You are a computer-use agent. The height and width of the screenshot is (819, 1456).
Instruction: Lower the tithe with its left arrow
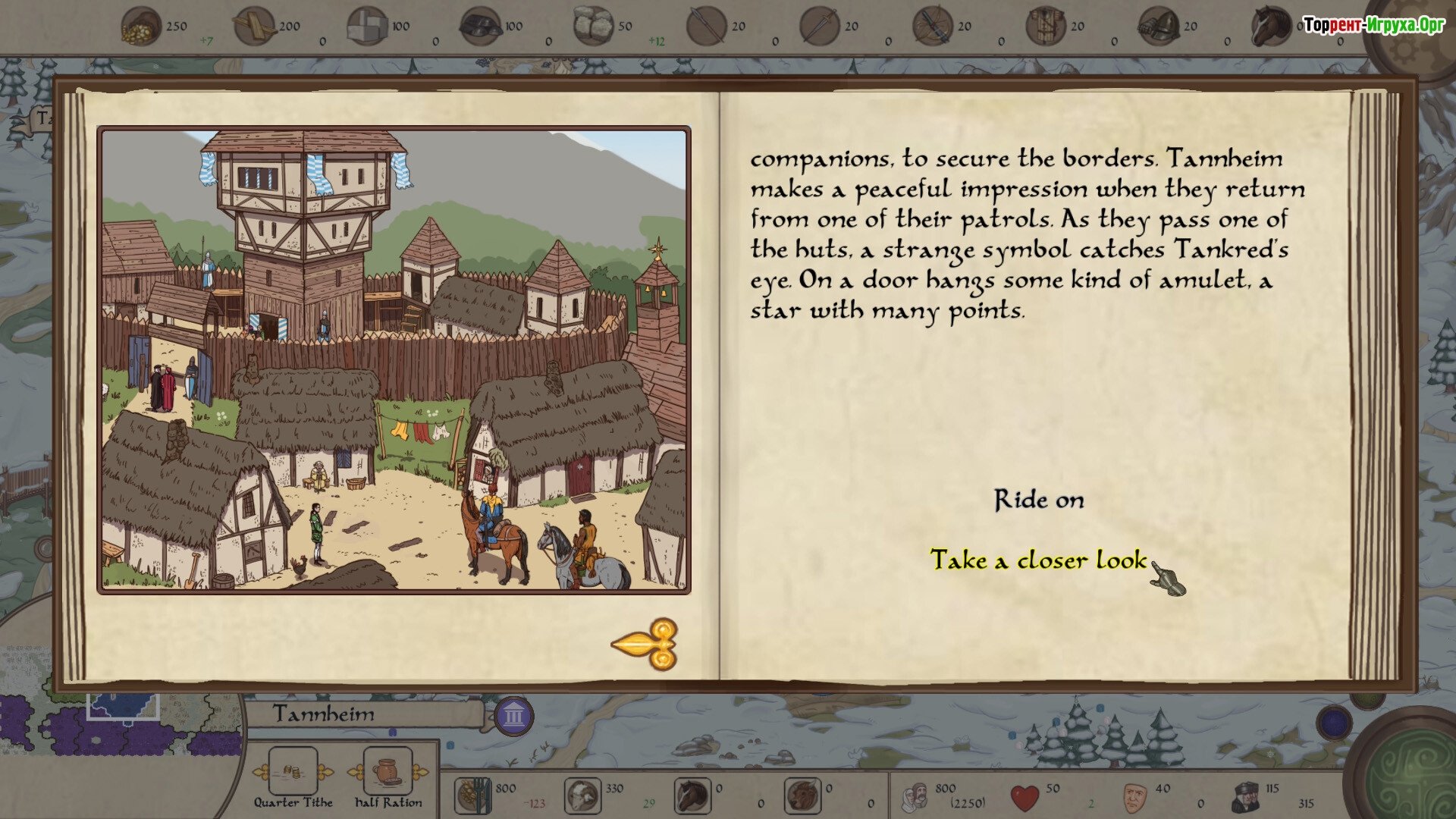(260, 773)
